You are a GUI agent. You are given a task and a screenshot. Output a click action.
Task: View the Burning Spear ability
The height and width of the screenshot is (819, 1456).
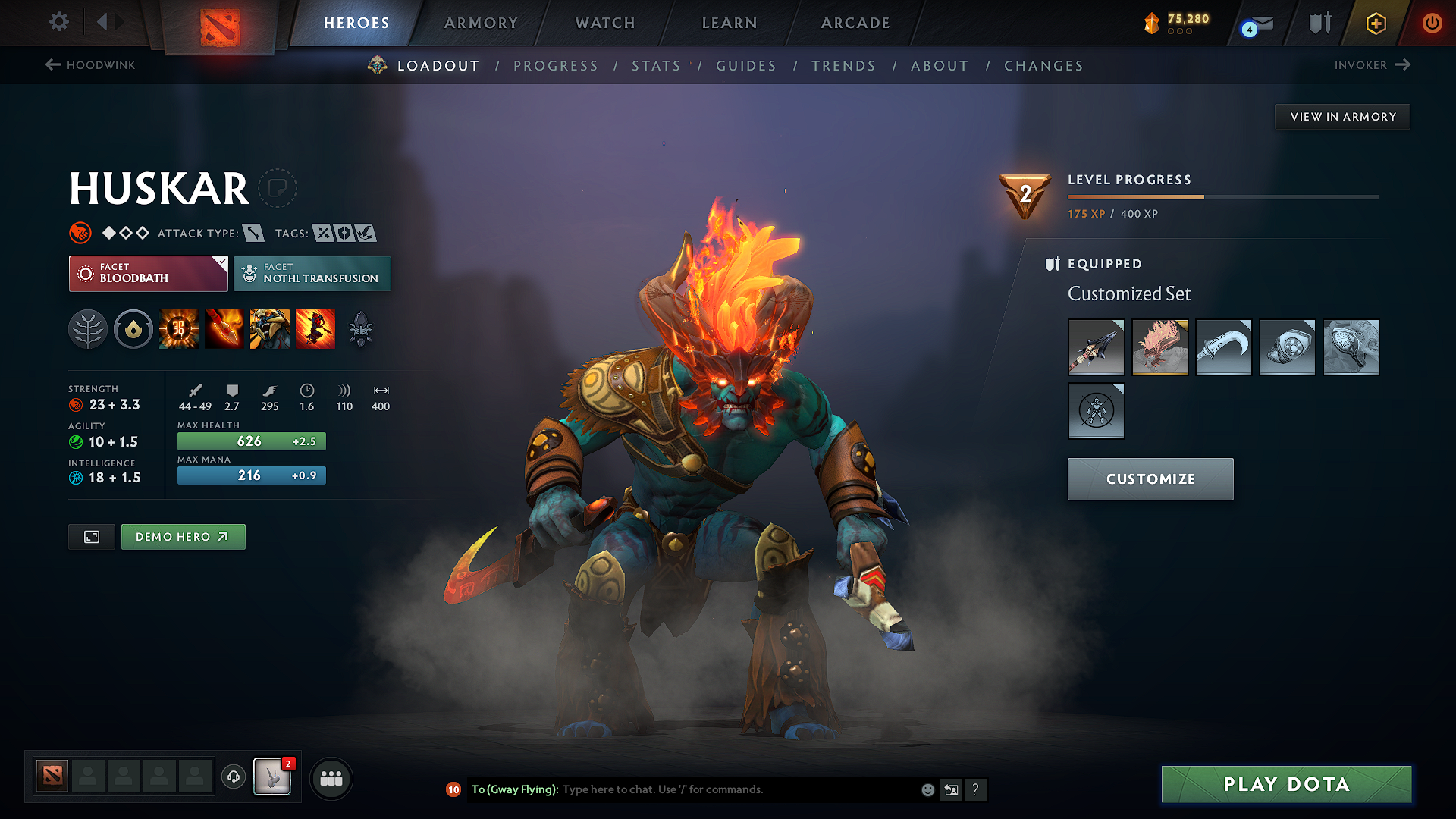pyautogui.click(x=224, y=329)
